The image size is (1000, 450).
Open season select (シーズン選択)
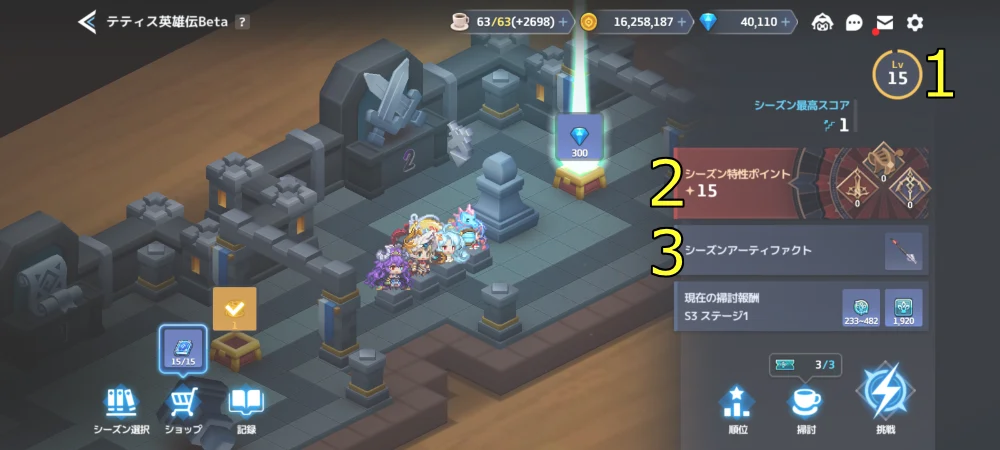[121, 409]
